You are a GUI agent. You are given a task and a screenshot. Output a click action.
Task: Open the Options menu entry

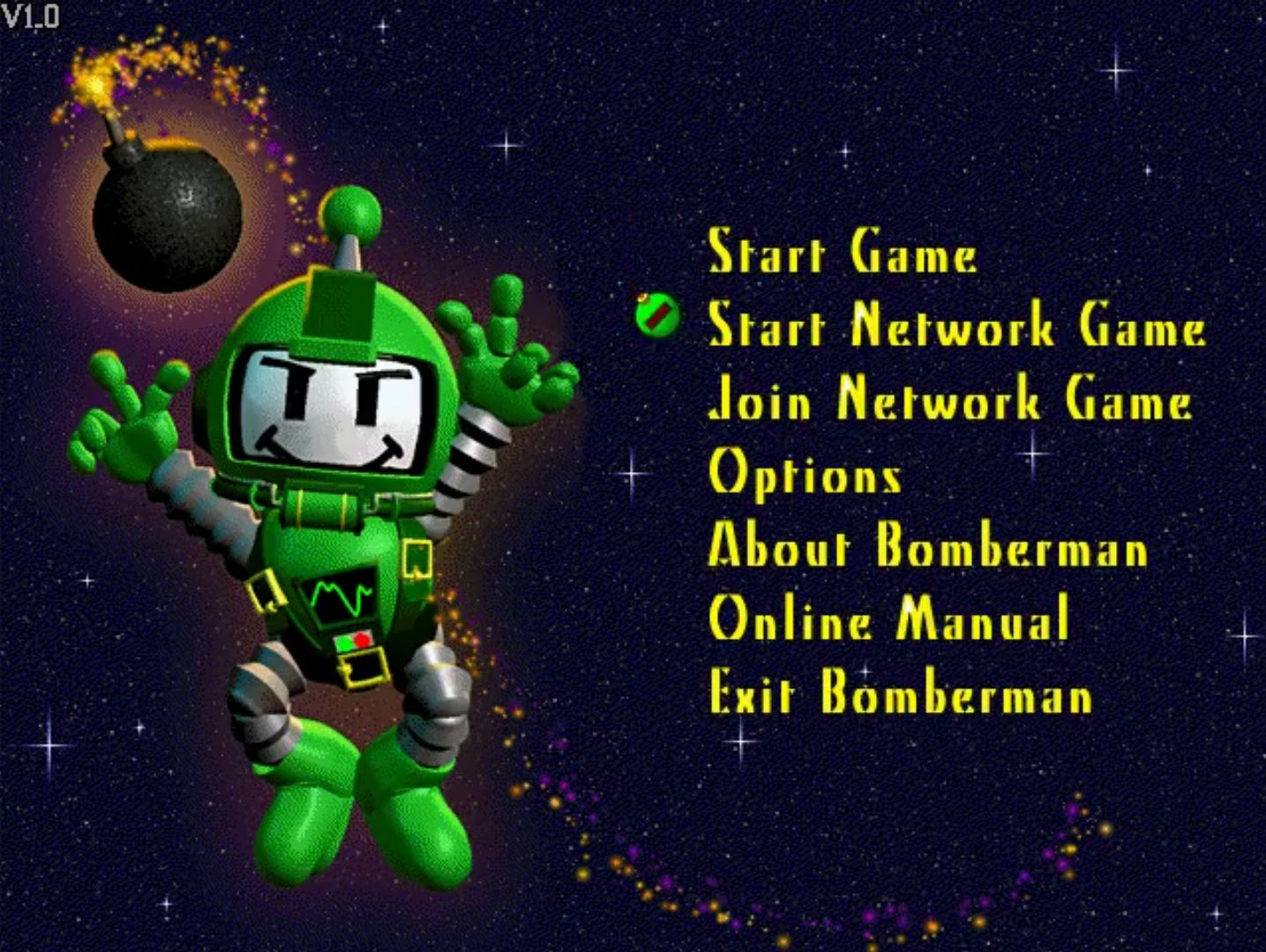click(805, 476)
